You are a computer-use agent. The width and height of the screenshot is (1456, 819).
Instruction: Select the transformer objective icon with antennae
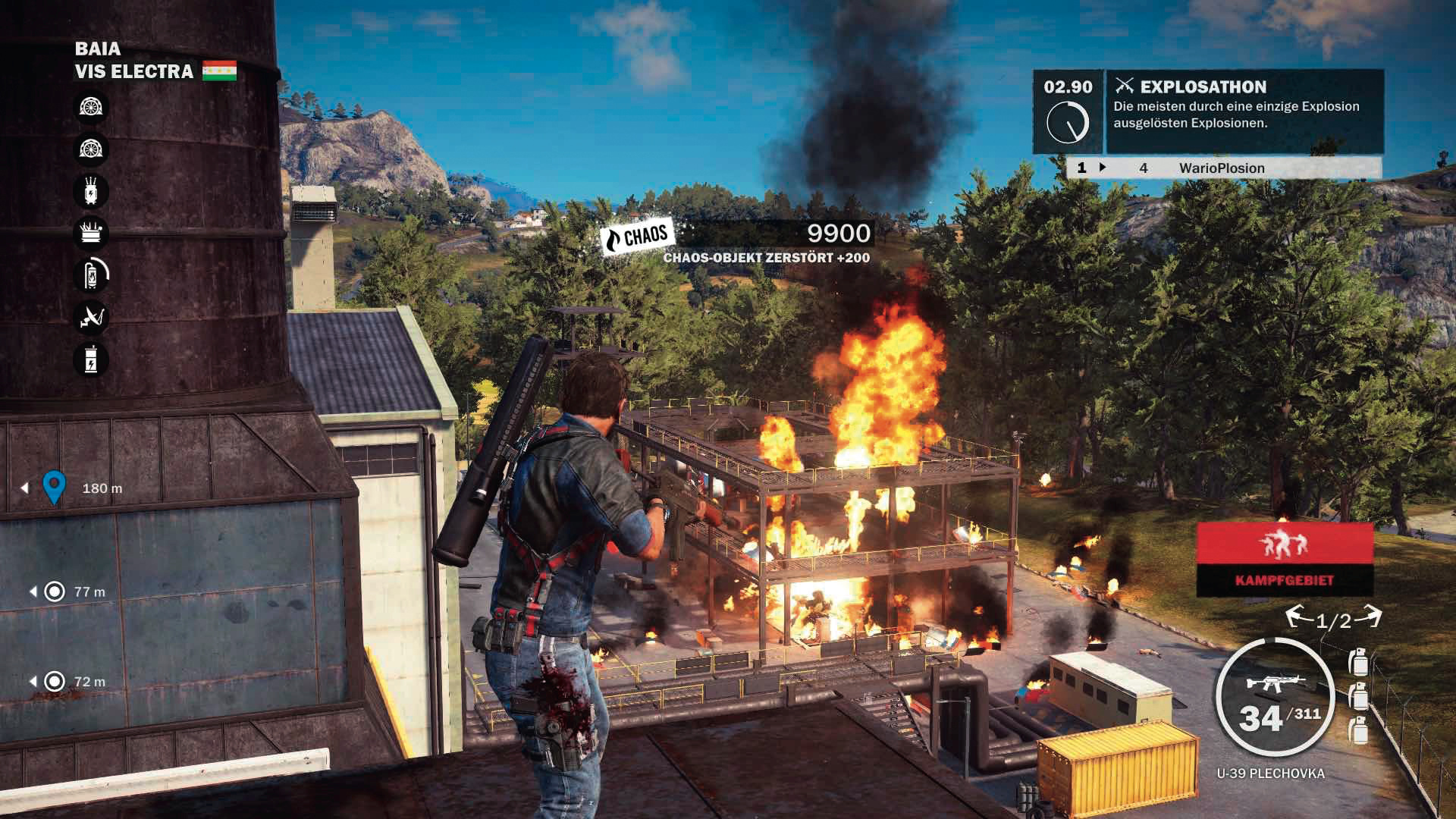(x=91, y=191)
